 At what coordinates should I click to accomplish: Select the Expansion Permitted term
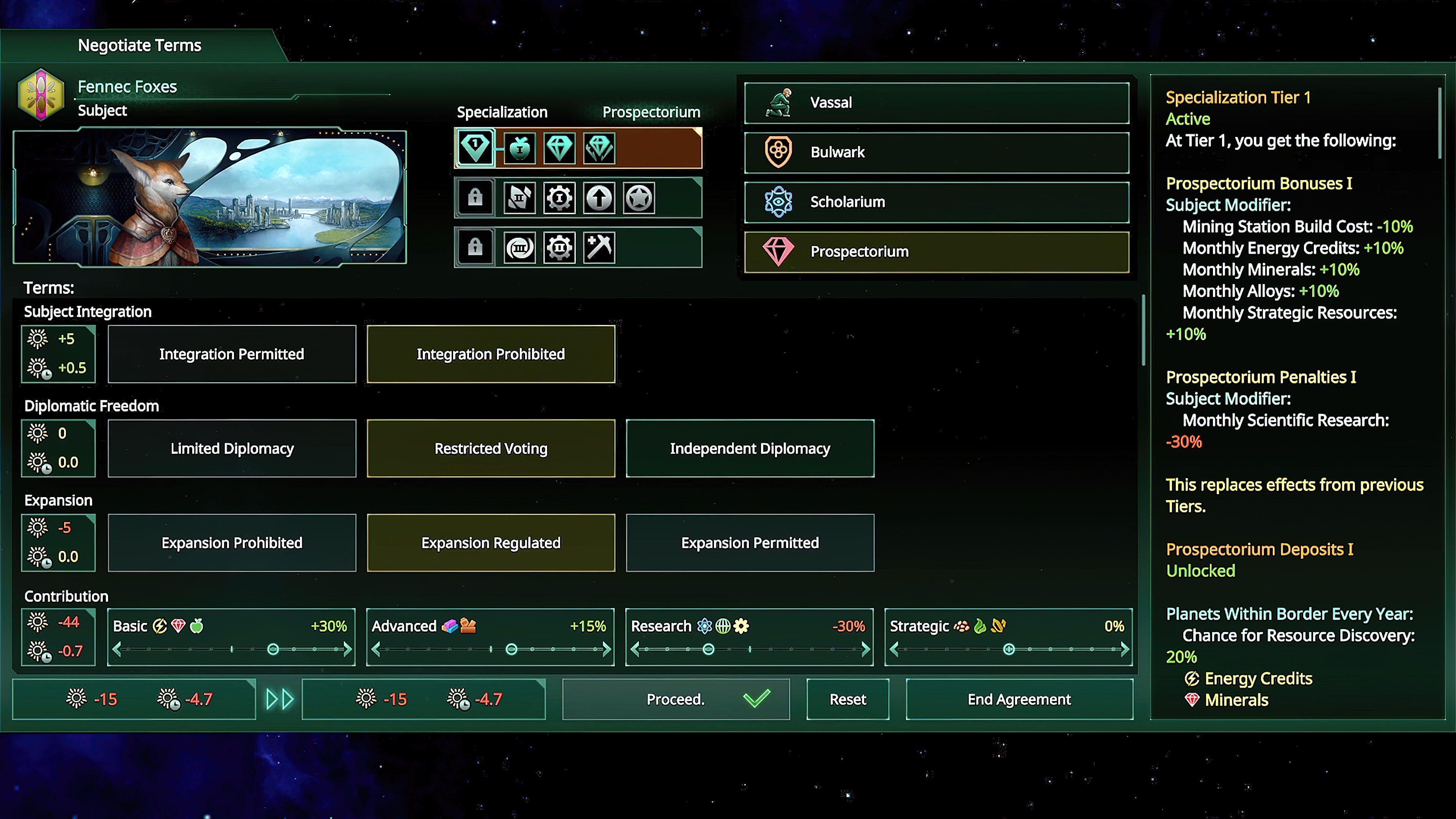pos(750,543)
